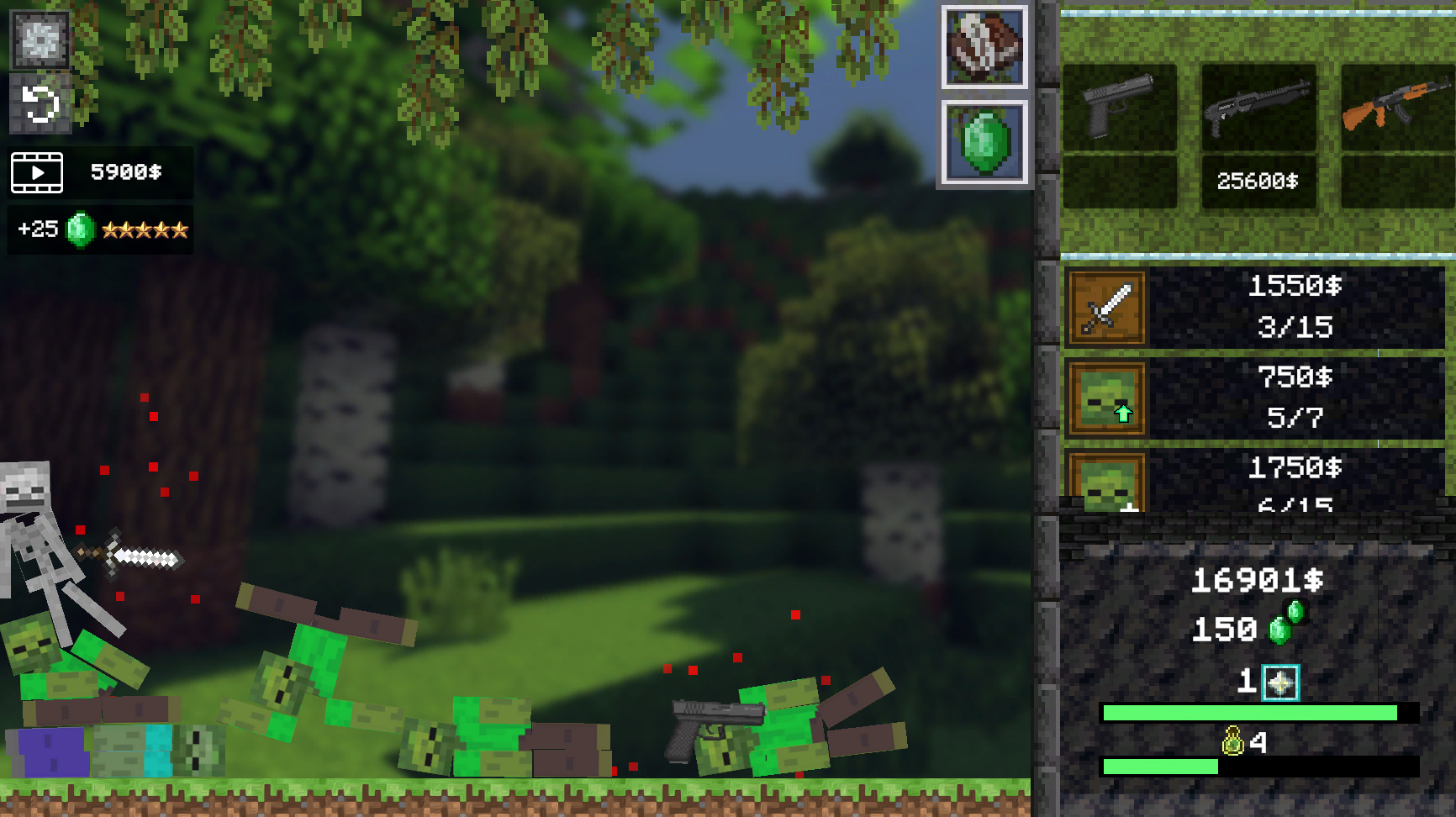Select the 1750$ zombie unit icon
The width and height of the screenshot is (1456, 817).
1105,483
